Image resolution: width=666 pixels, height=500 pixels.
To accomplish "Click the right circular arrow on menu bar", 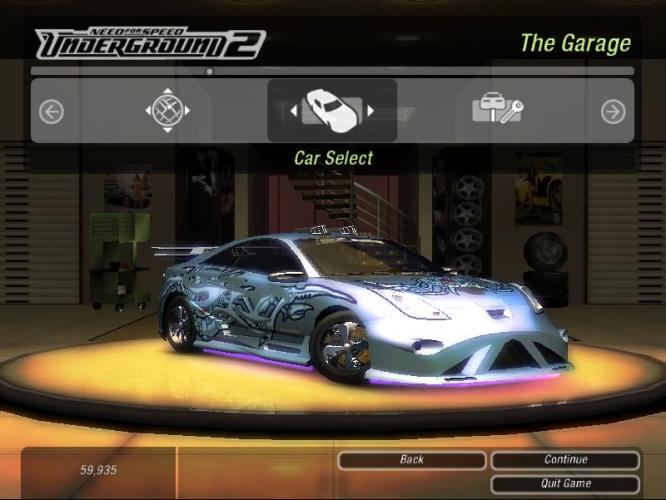I will 613,111.
